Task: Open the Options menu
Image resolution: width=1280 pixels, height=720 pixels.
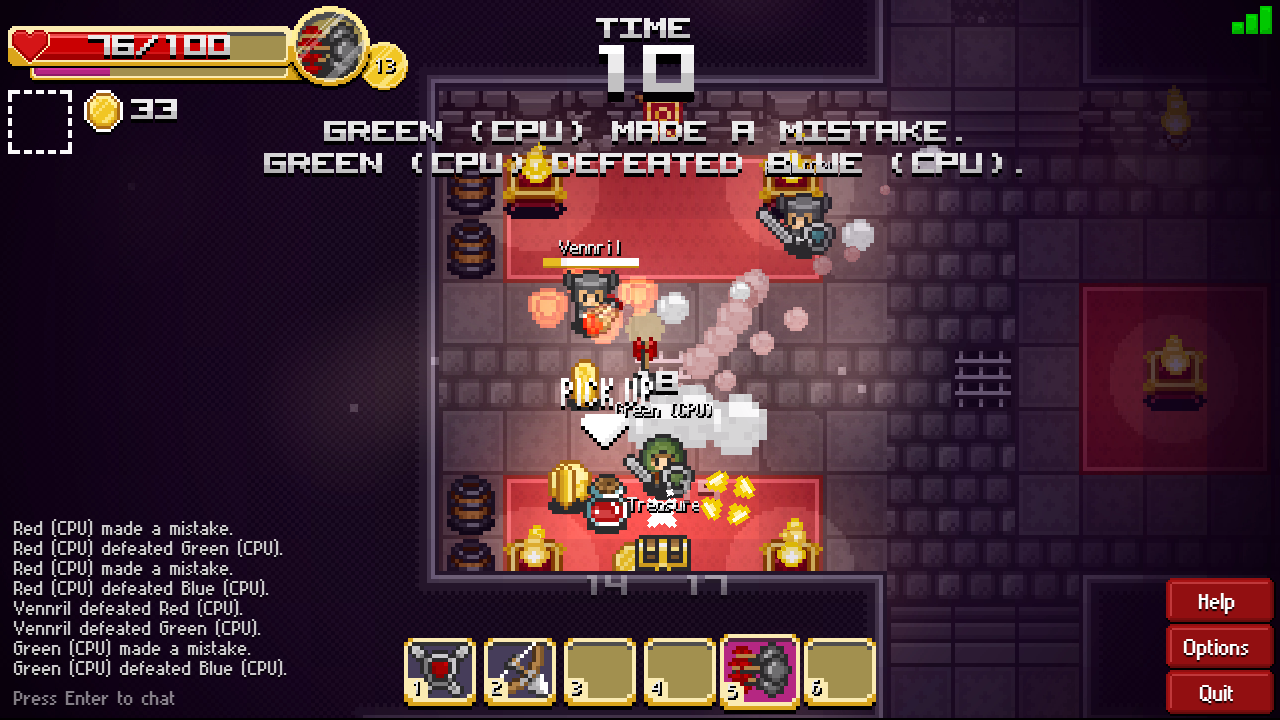Action: coord(1218,647)
